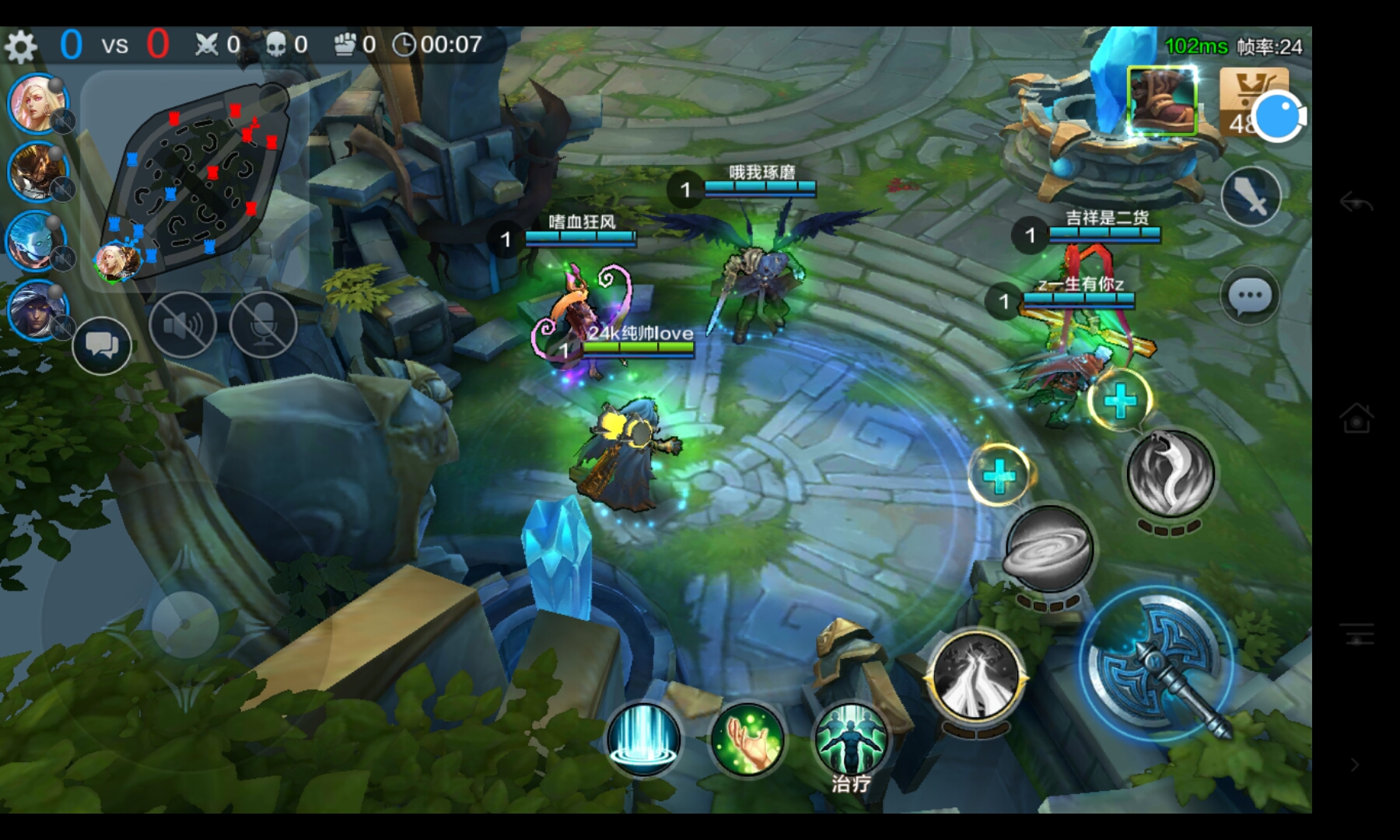The image size is (1400, 840).
Task: Toggle the muted microphone button
Action: pyautogui.click(x=264, y=325)
